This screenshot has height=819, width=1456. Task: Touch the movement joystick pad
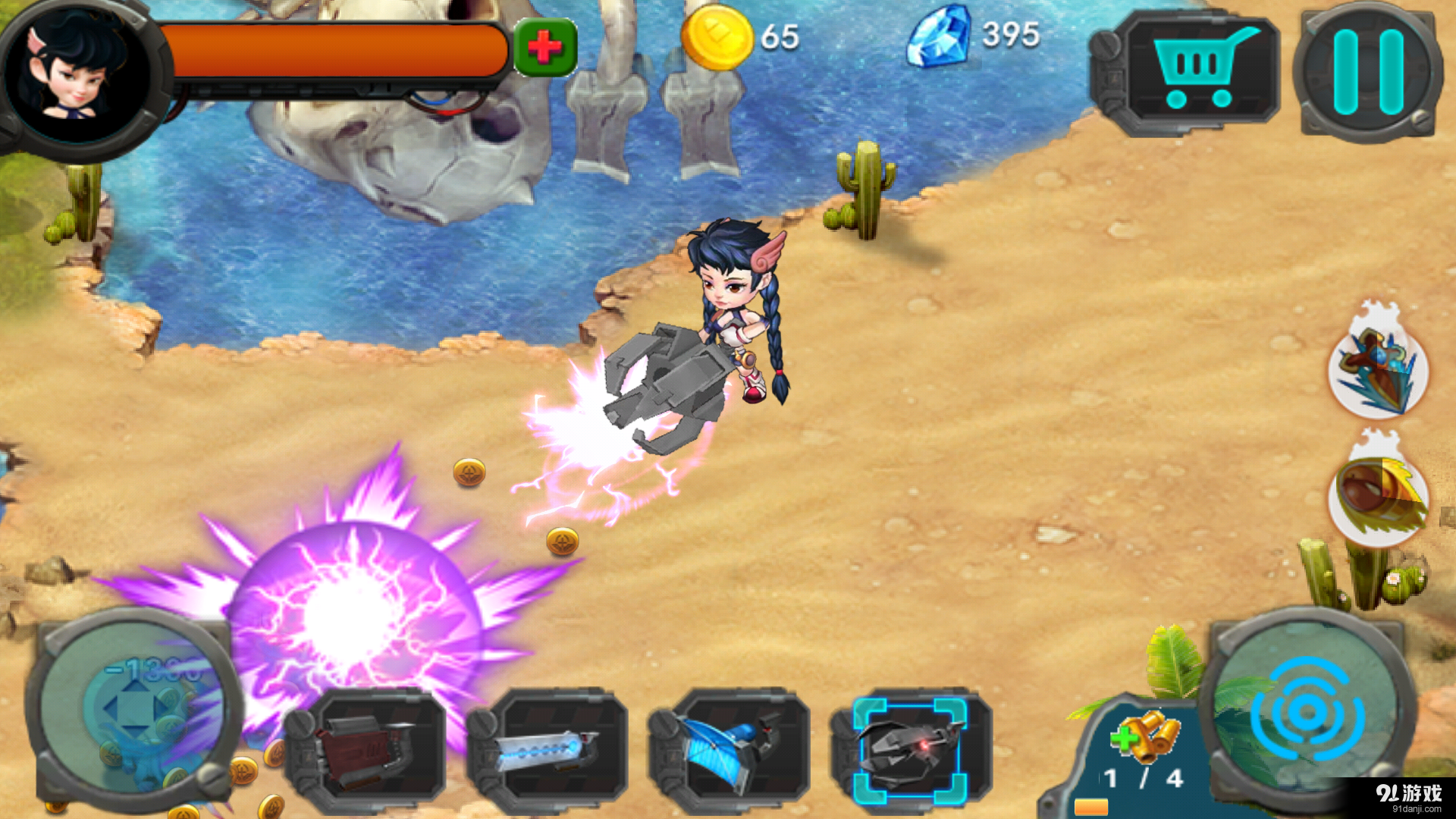click(135, 709)
